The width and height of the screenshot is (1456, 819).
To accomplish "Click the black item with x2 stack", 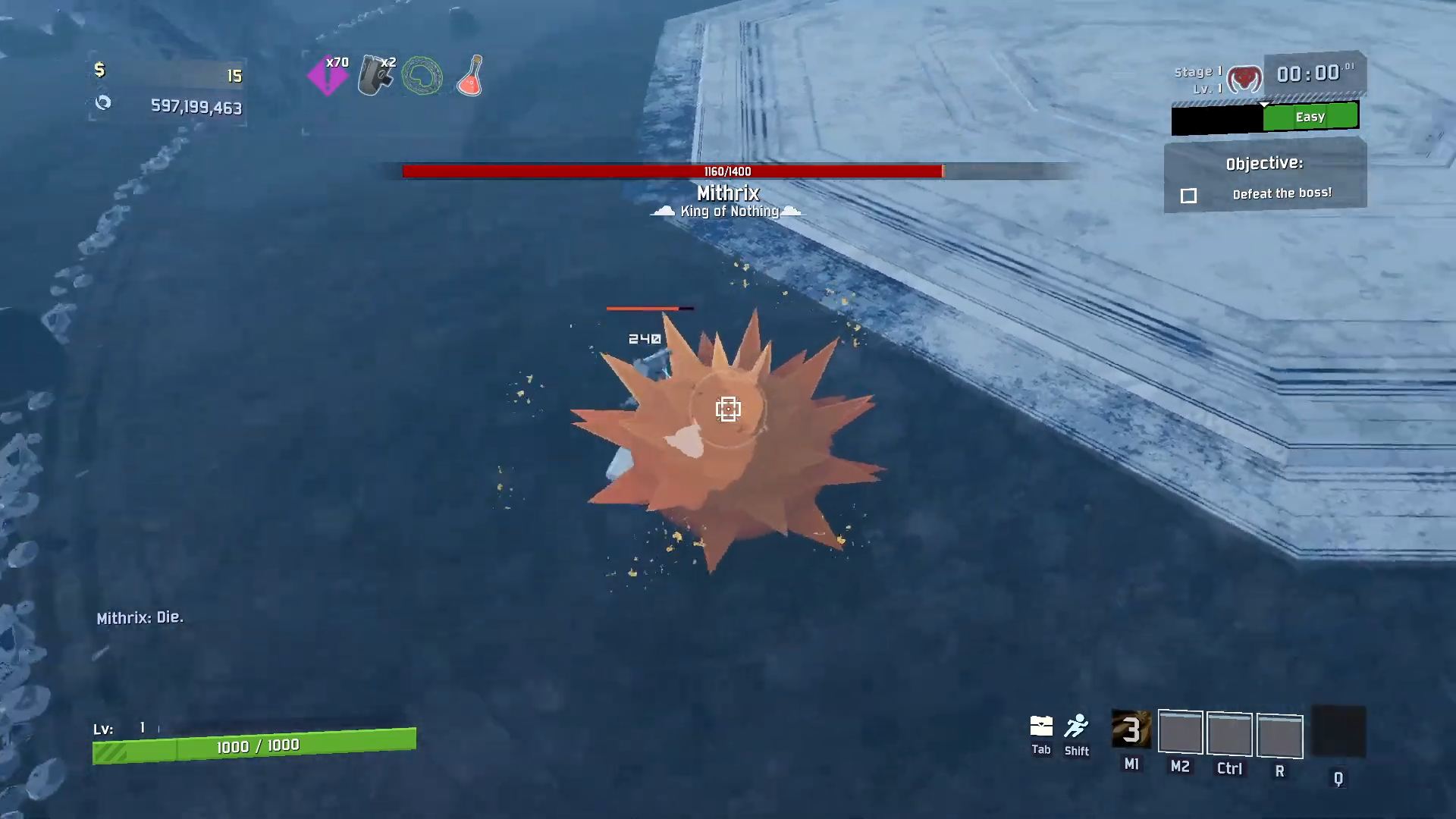I will tap(375, 76).
